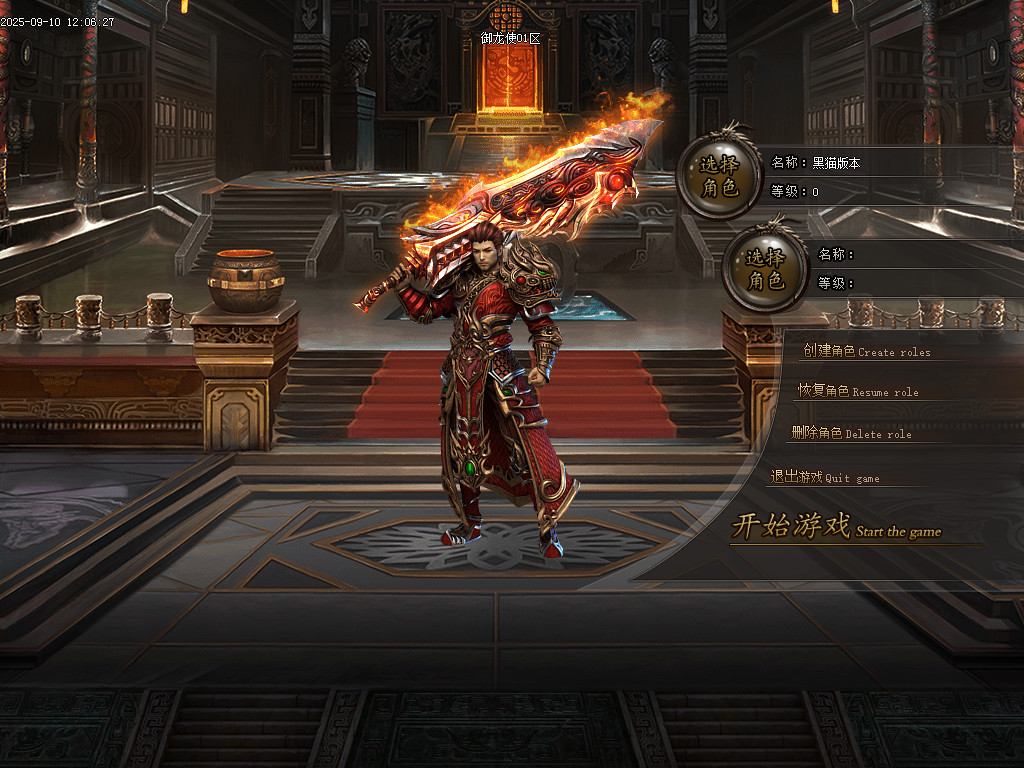
Task: Choose the character slot named 黑猫版本
Action: (x=718, y=176)
